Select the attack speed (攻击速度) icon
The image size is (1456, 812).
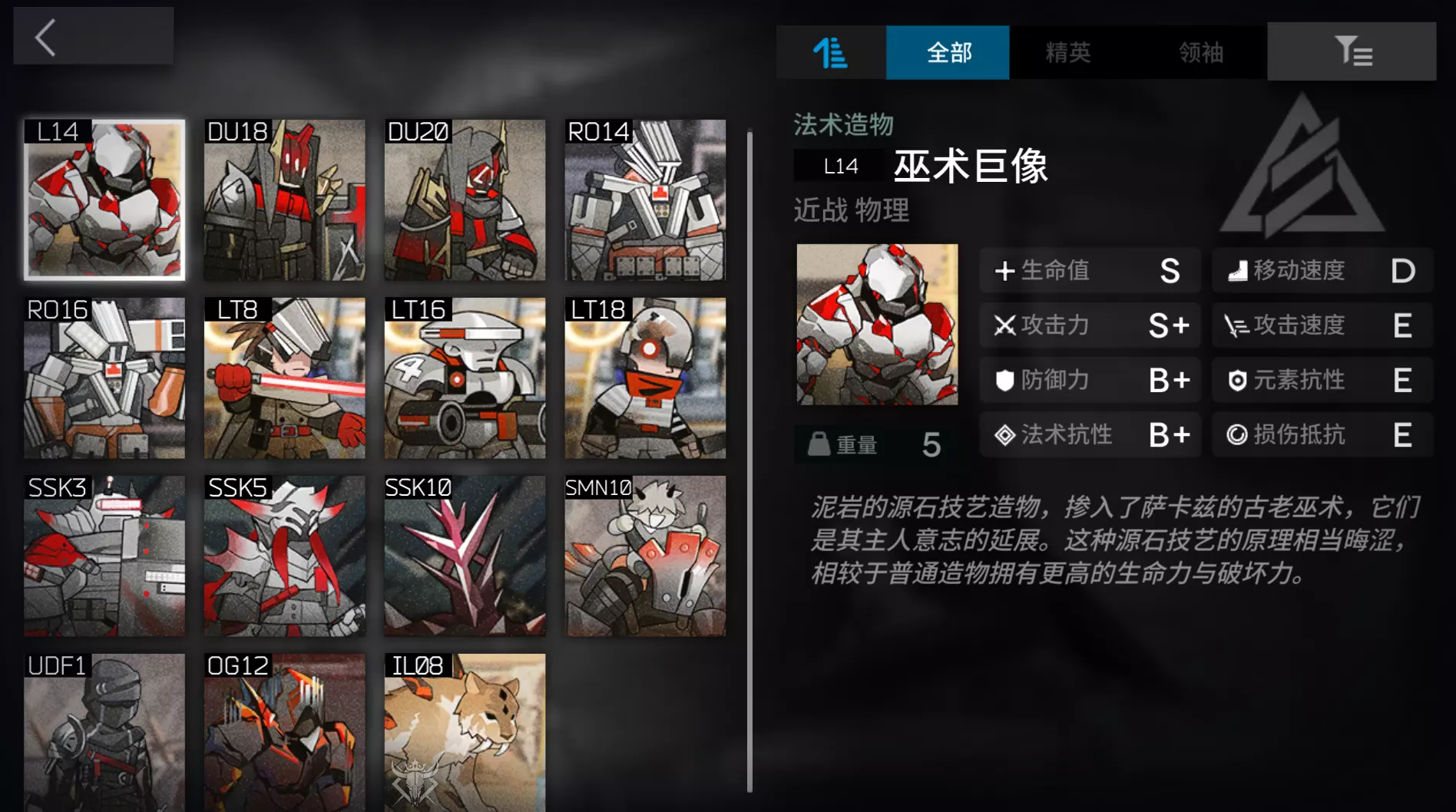pos(1238,325)
